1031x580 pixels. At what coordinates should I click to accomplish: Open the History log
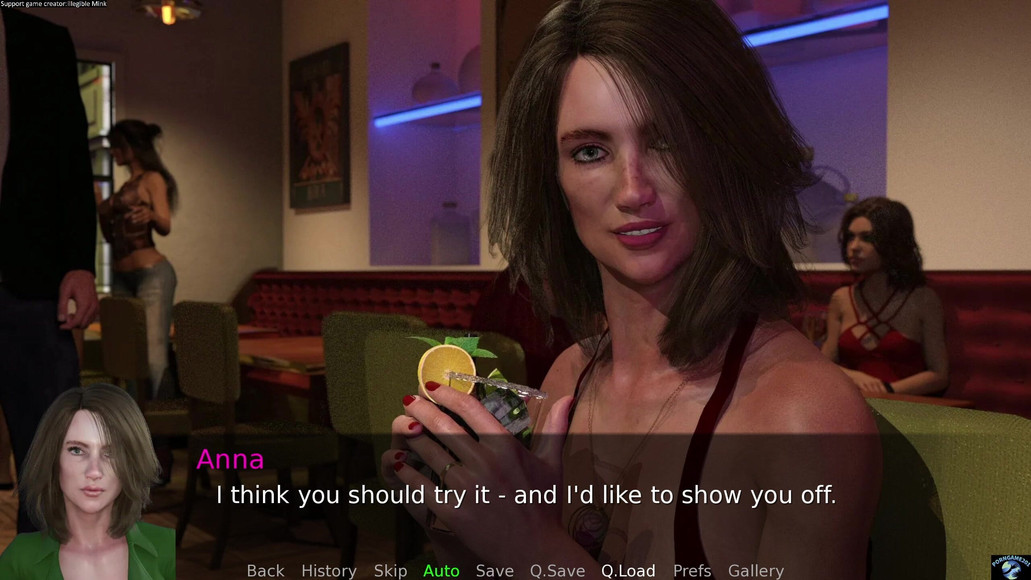pos(328,570)
